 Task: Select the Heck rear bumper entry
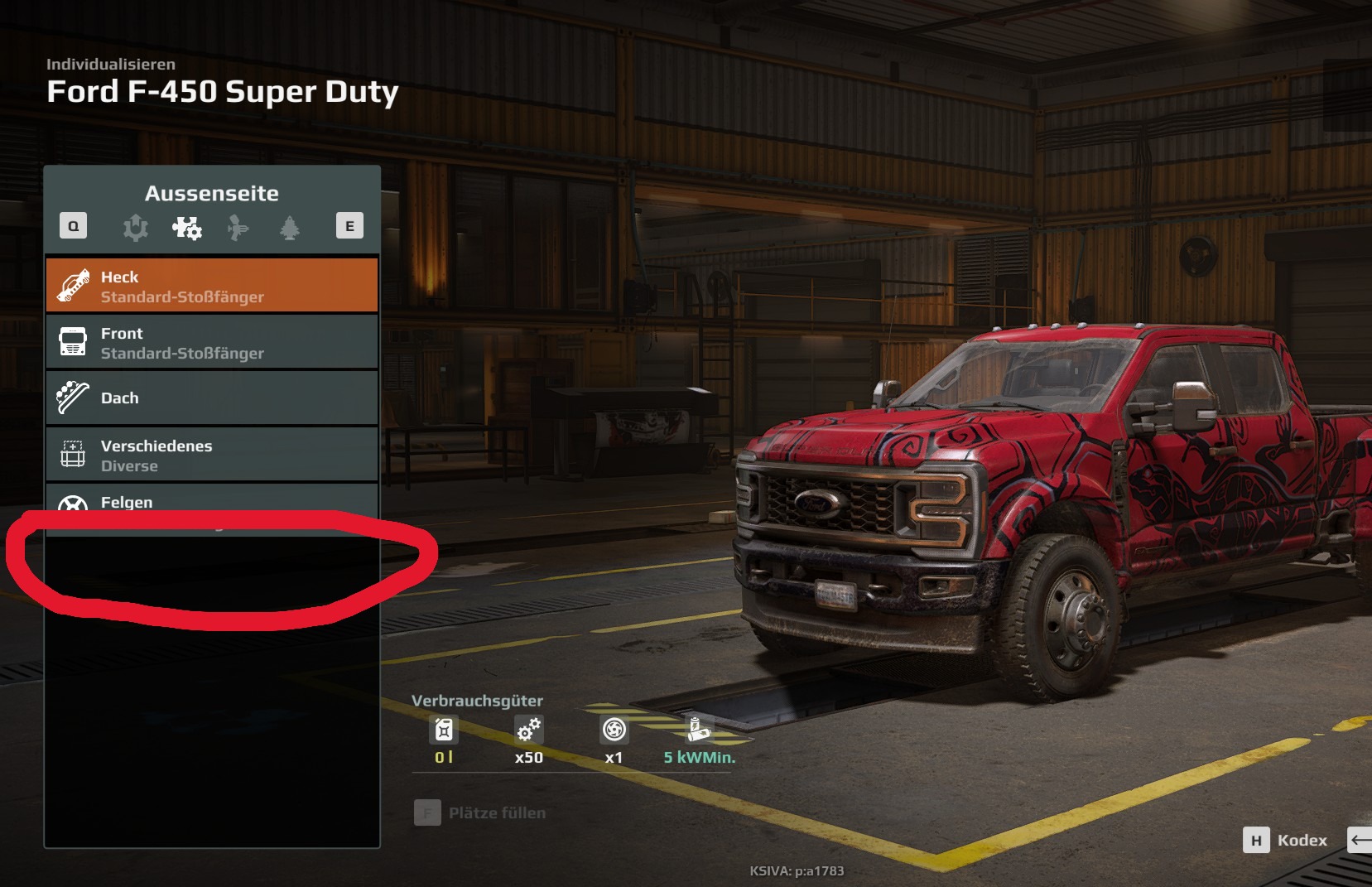[x=212, y=286]
